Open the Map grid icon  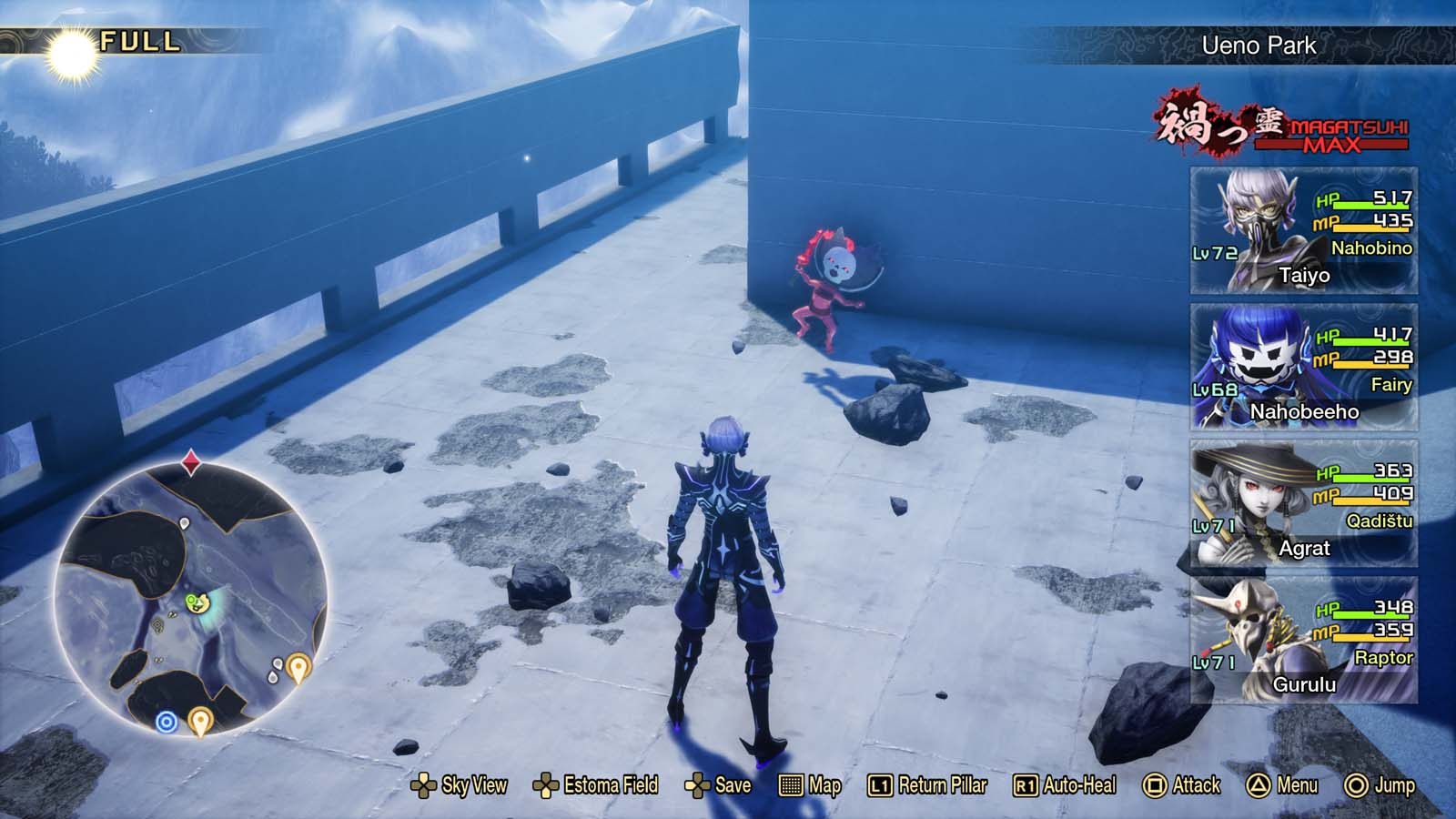793,784
